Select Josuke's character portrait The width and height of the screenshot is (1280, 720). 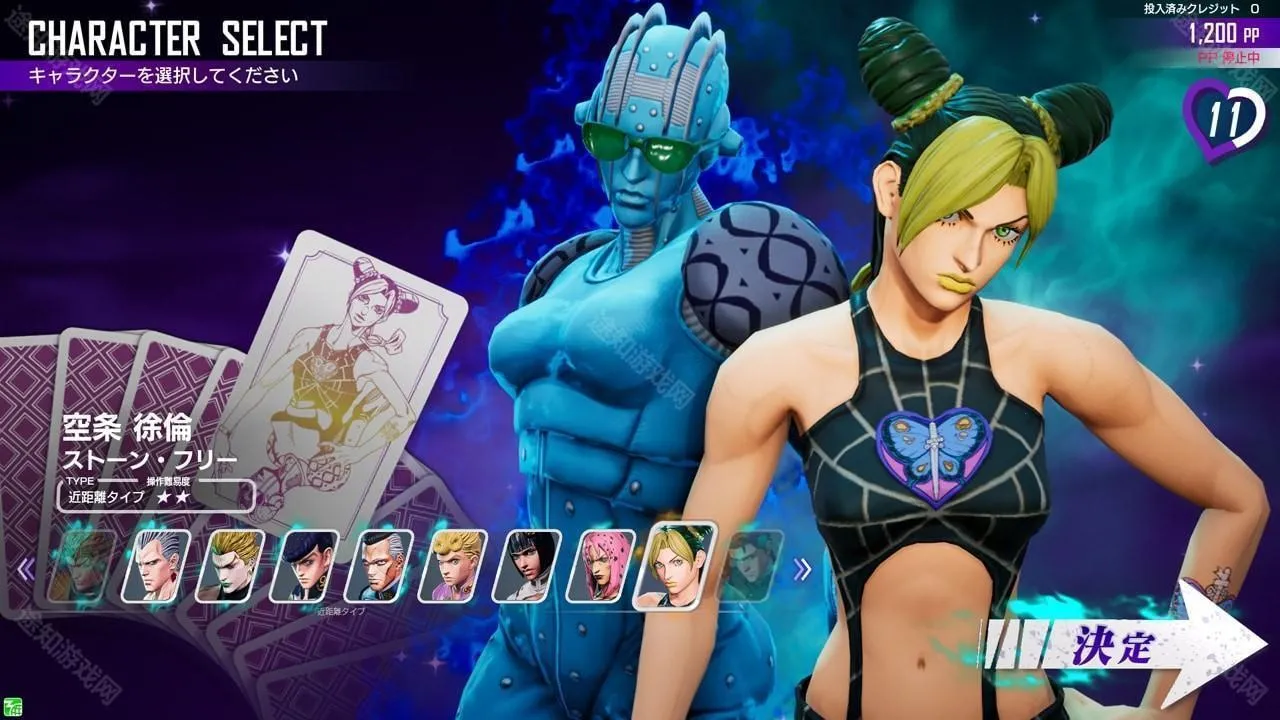pos(306,565)
